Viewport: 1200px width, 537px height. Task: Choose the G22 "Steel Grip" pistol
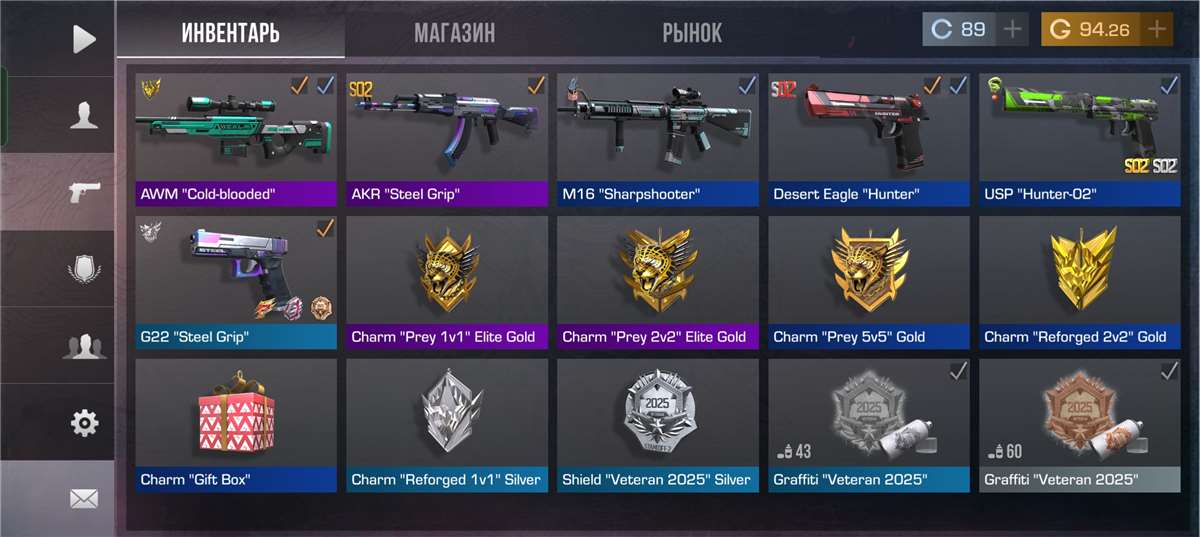(x=236, y=281)
